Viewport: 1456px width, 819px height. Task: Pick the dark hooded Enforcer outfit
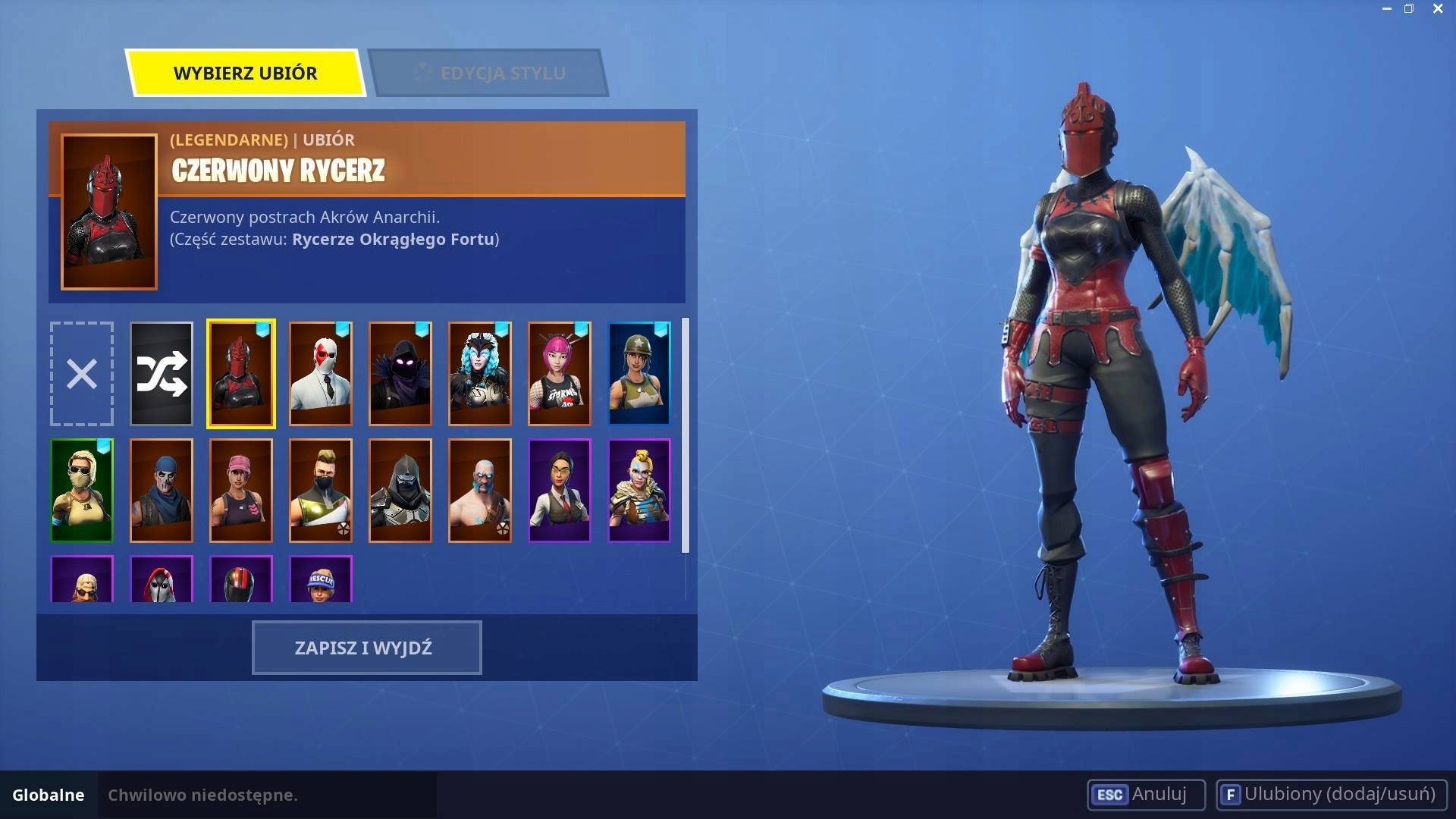click(x=400, y=491)
